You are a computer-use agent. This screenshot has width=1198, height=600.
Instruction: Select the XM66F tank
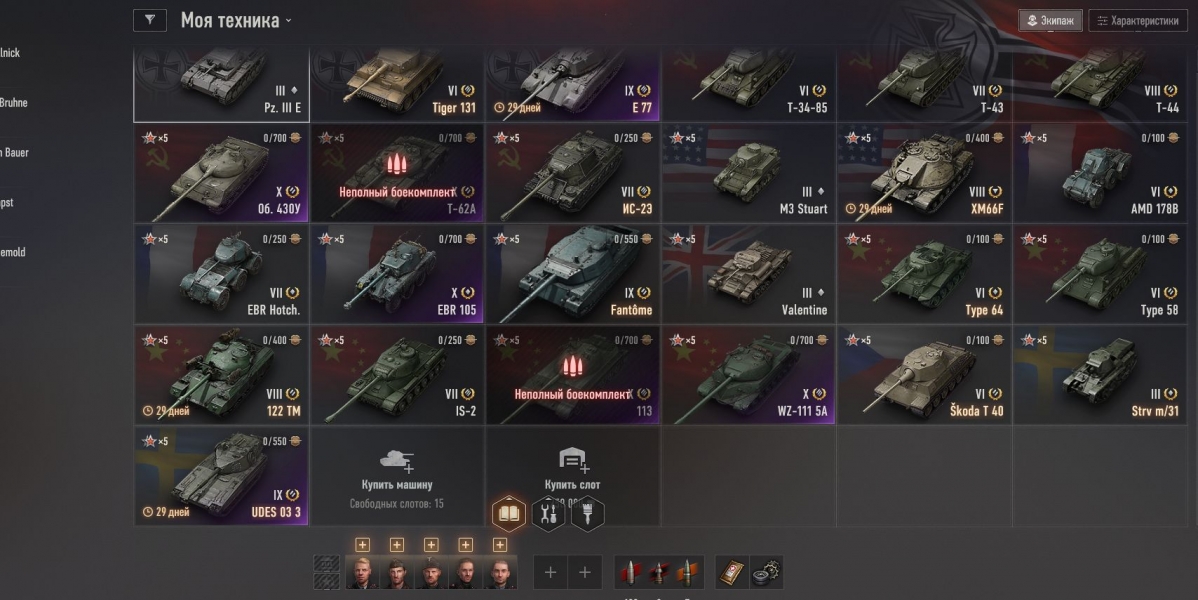[924, 174]
